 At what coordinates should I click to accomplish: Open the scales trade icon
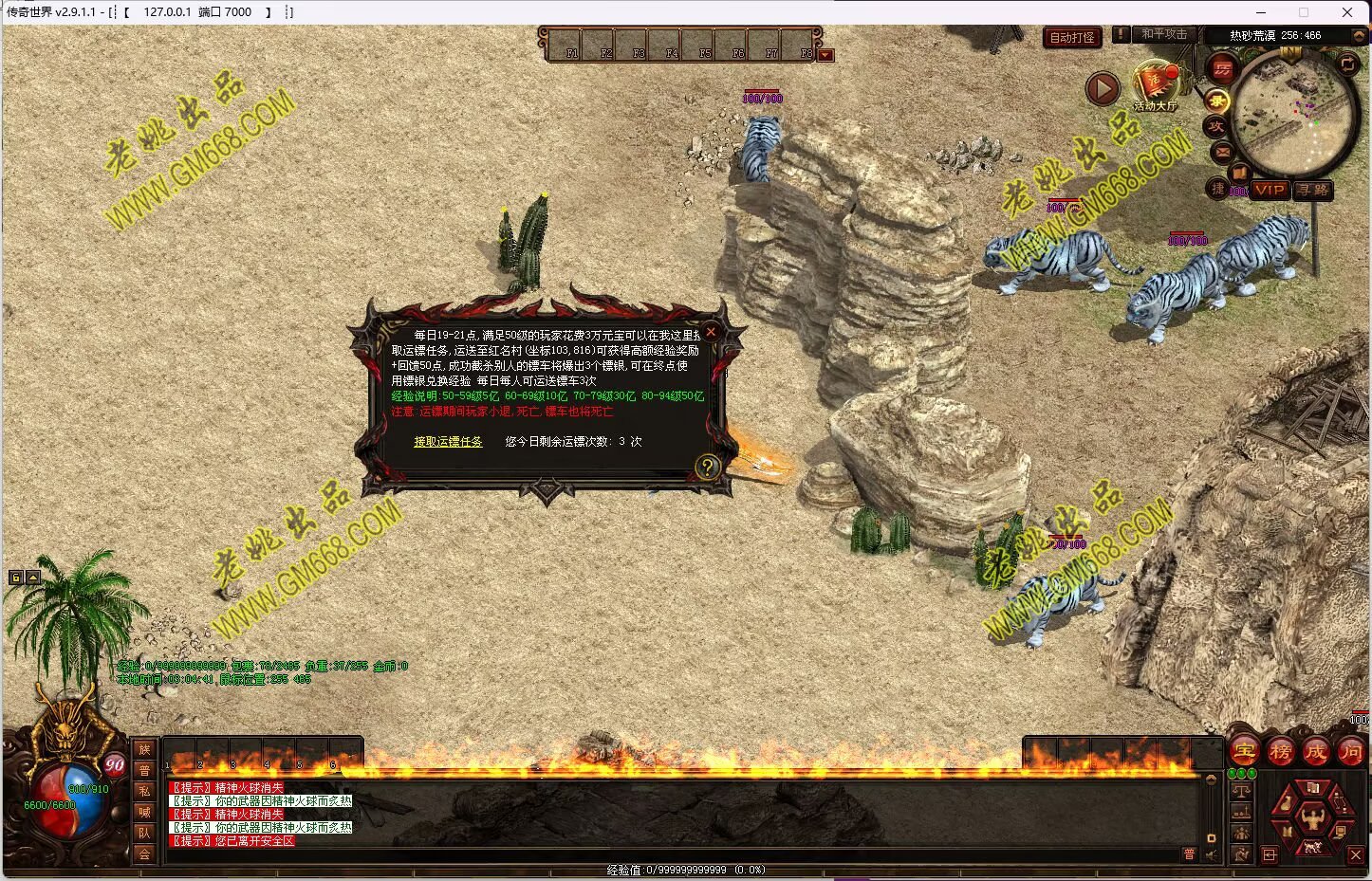click(x=1241, y=789)
